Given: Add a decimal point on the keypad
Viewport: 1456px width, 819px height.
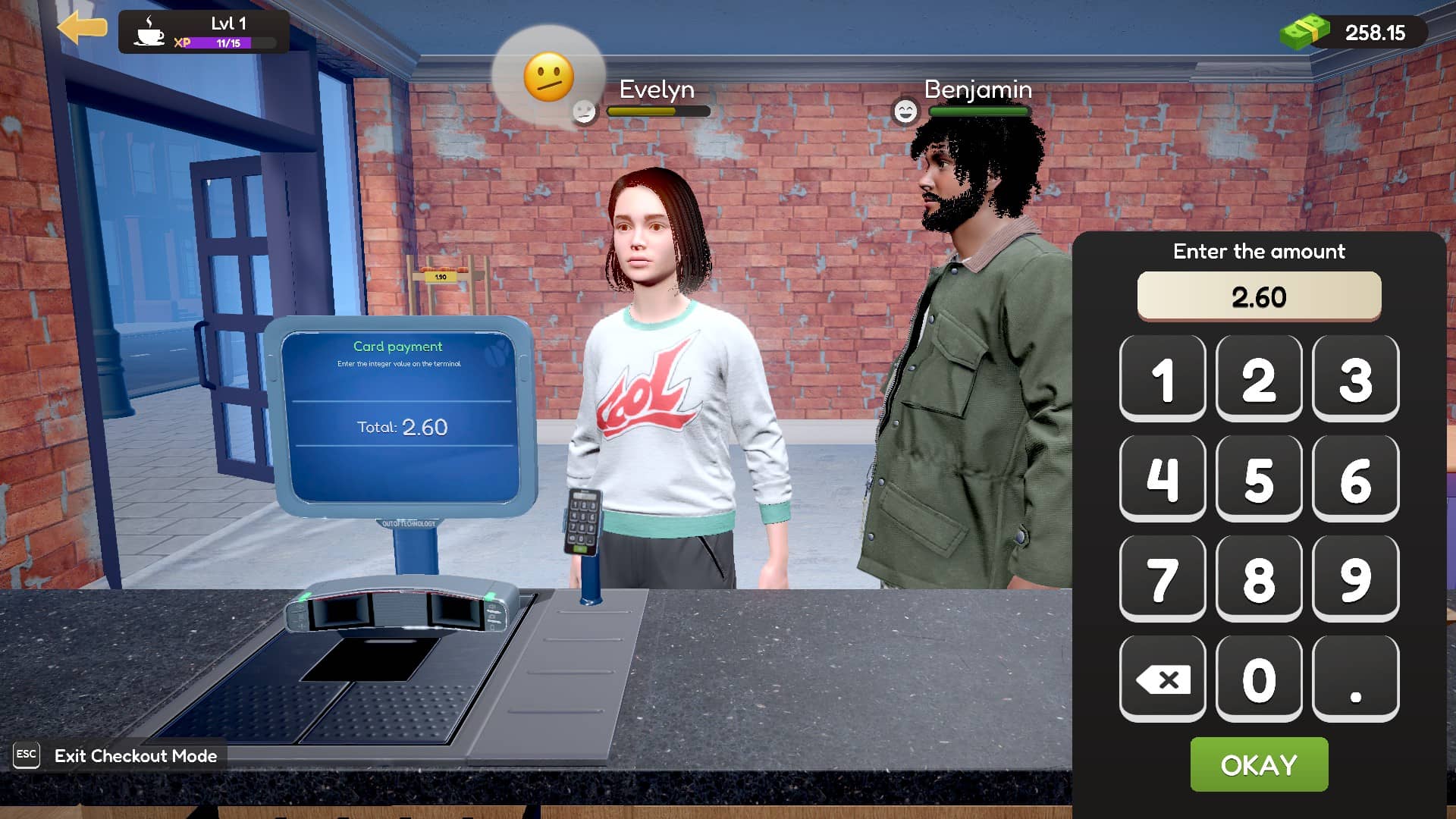Looking at the screenshot, I should 1355,679.
